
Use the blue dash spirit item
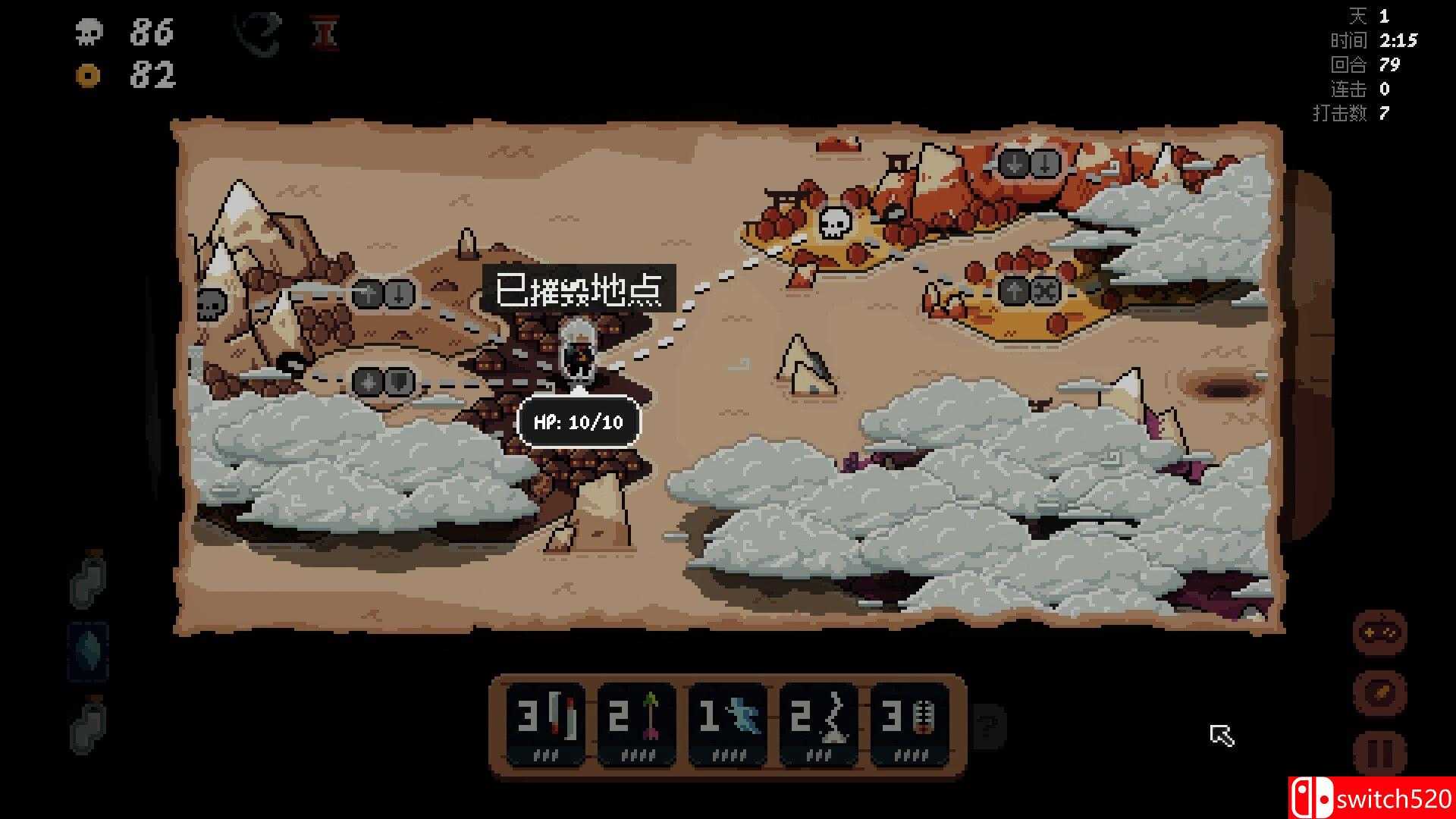click(x=728, y=720)
